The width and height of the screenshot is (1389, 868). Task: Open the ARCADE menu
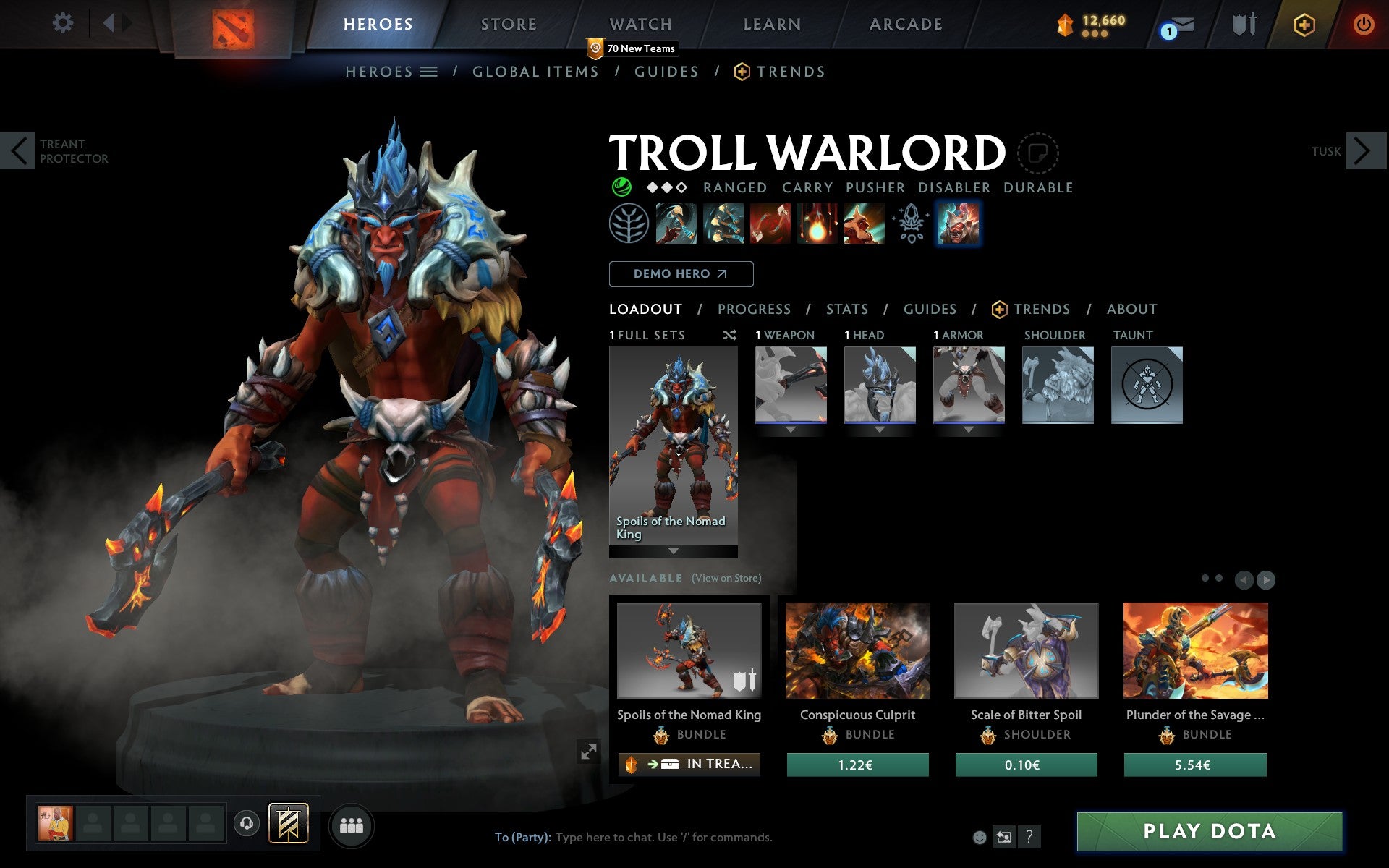905,24
